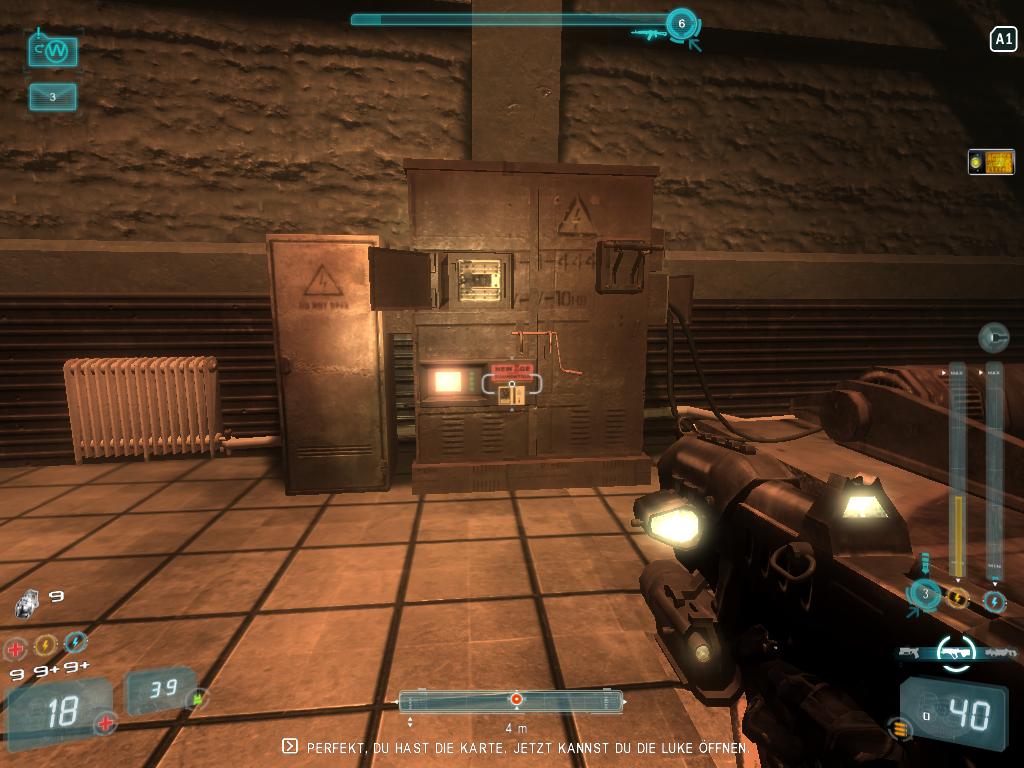Open the W objective marker icon

[53, 51]
